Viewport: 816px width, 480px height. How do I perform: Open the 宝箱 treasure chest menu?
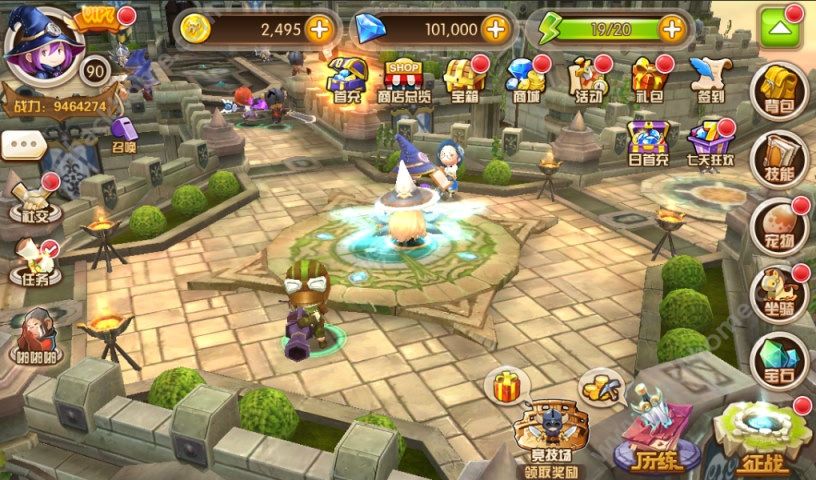click(x=464, y=80)
